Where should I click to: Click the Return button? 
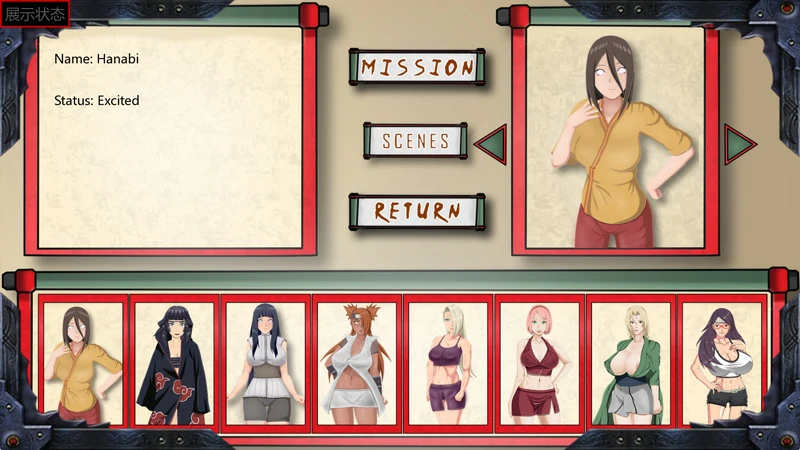pos(417,211)
